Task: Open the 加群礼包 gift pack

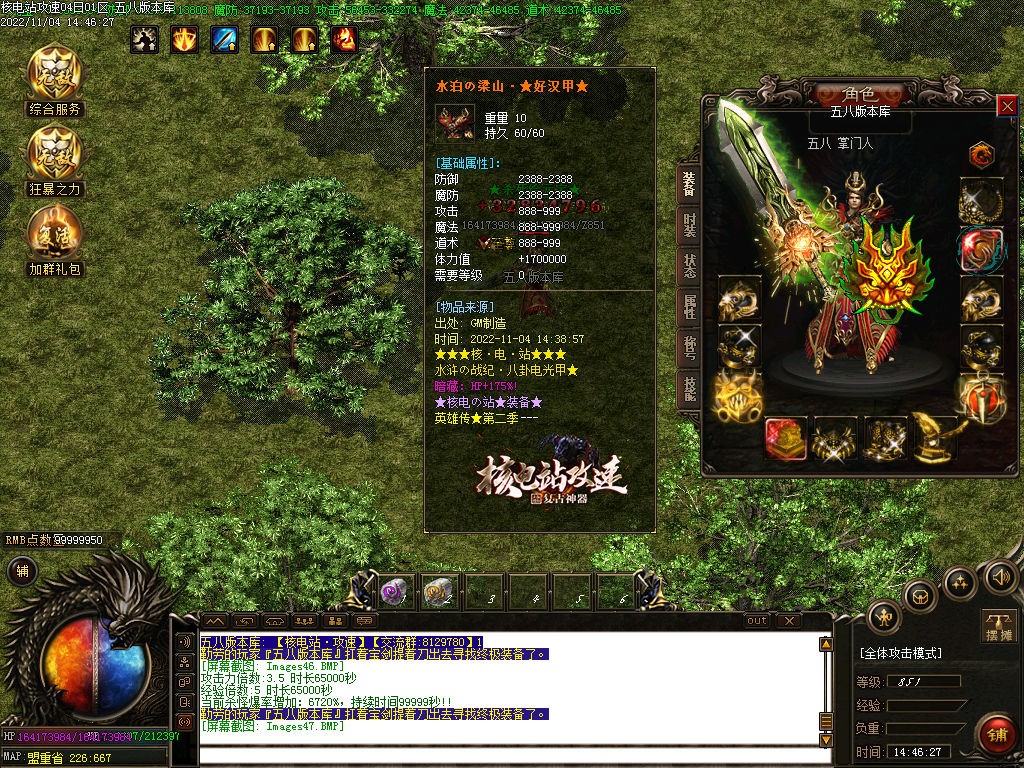Action: [x=55, y=235]
